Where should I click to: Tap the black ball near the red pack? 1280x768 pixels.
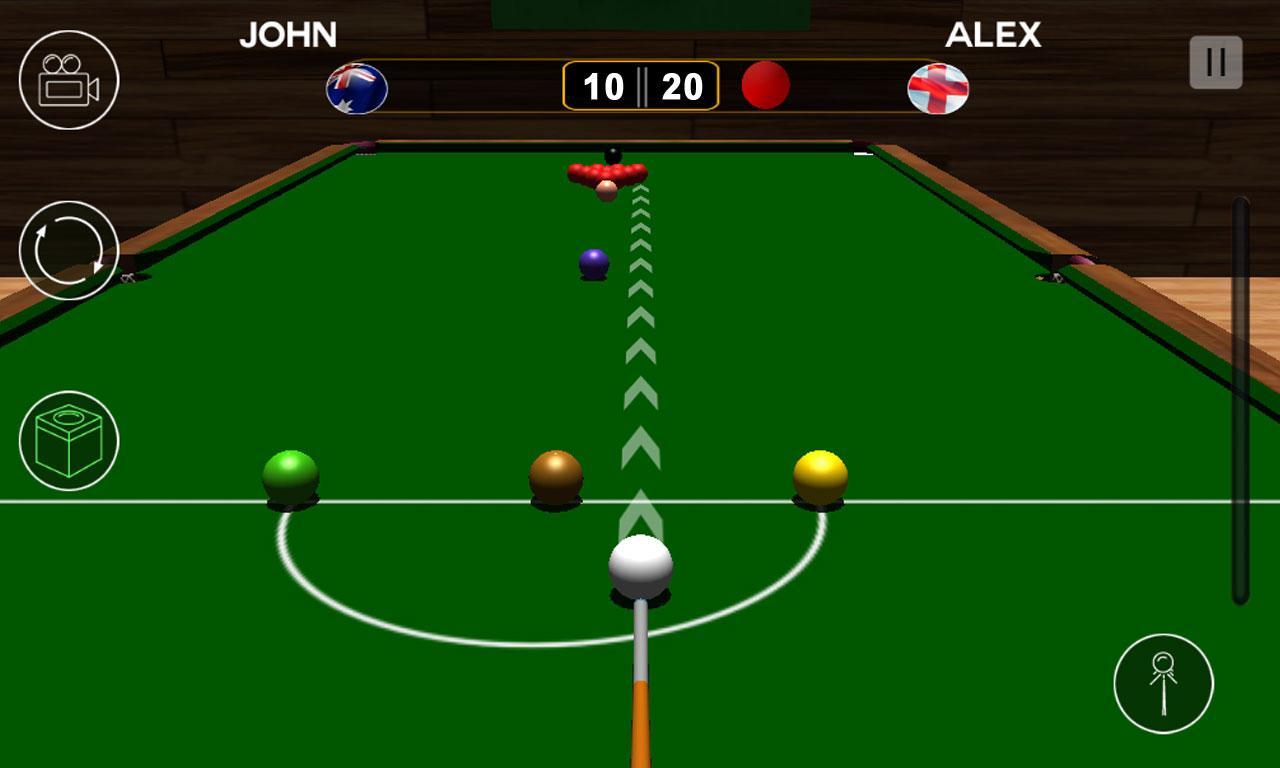(612, 157)
